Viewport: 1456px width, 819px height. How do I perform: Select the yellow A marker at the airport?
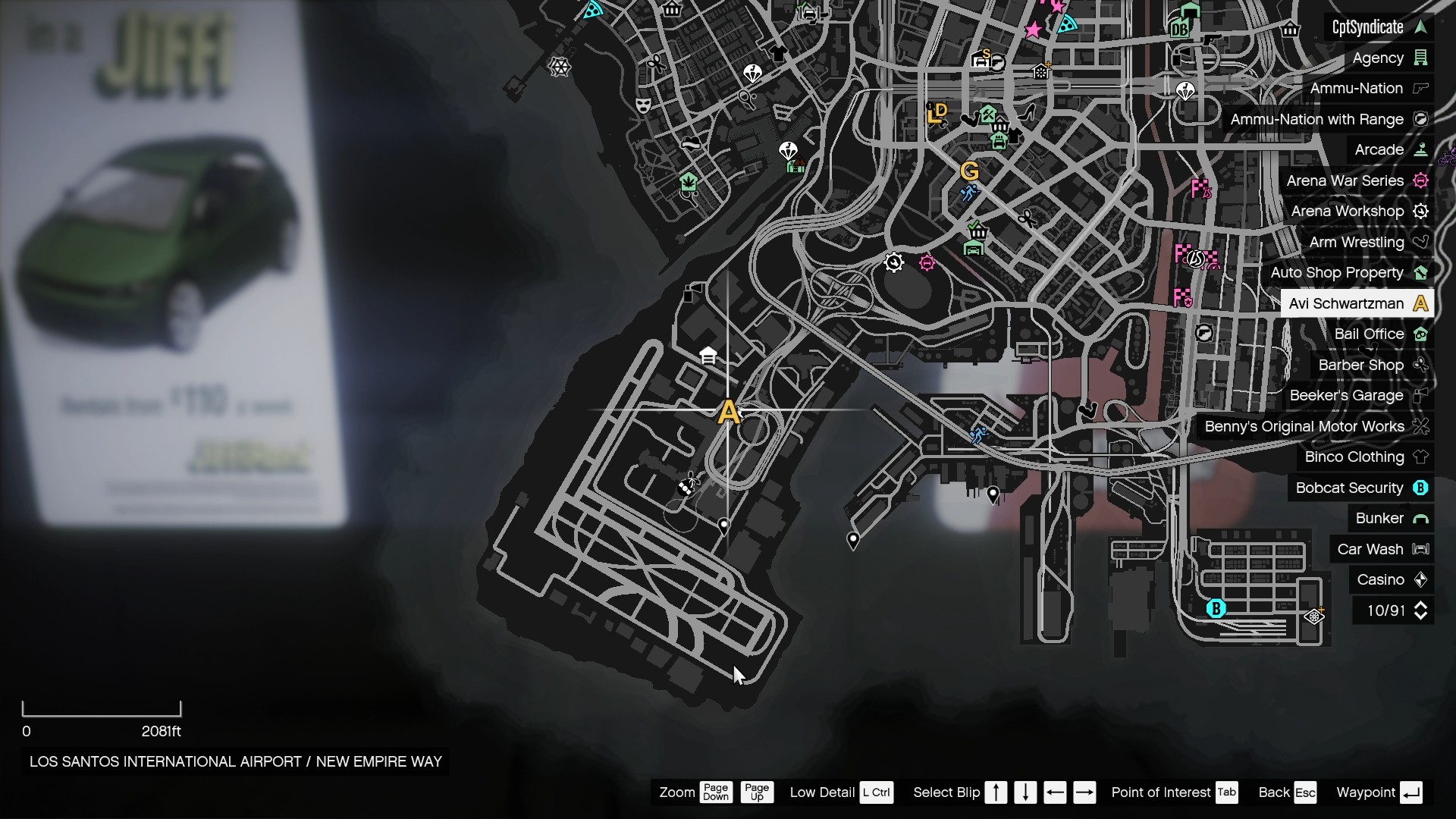[x=730, y=410]
